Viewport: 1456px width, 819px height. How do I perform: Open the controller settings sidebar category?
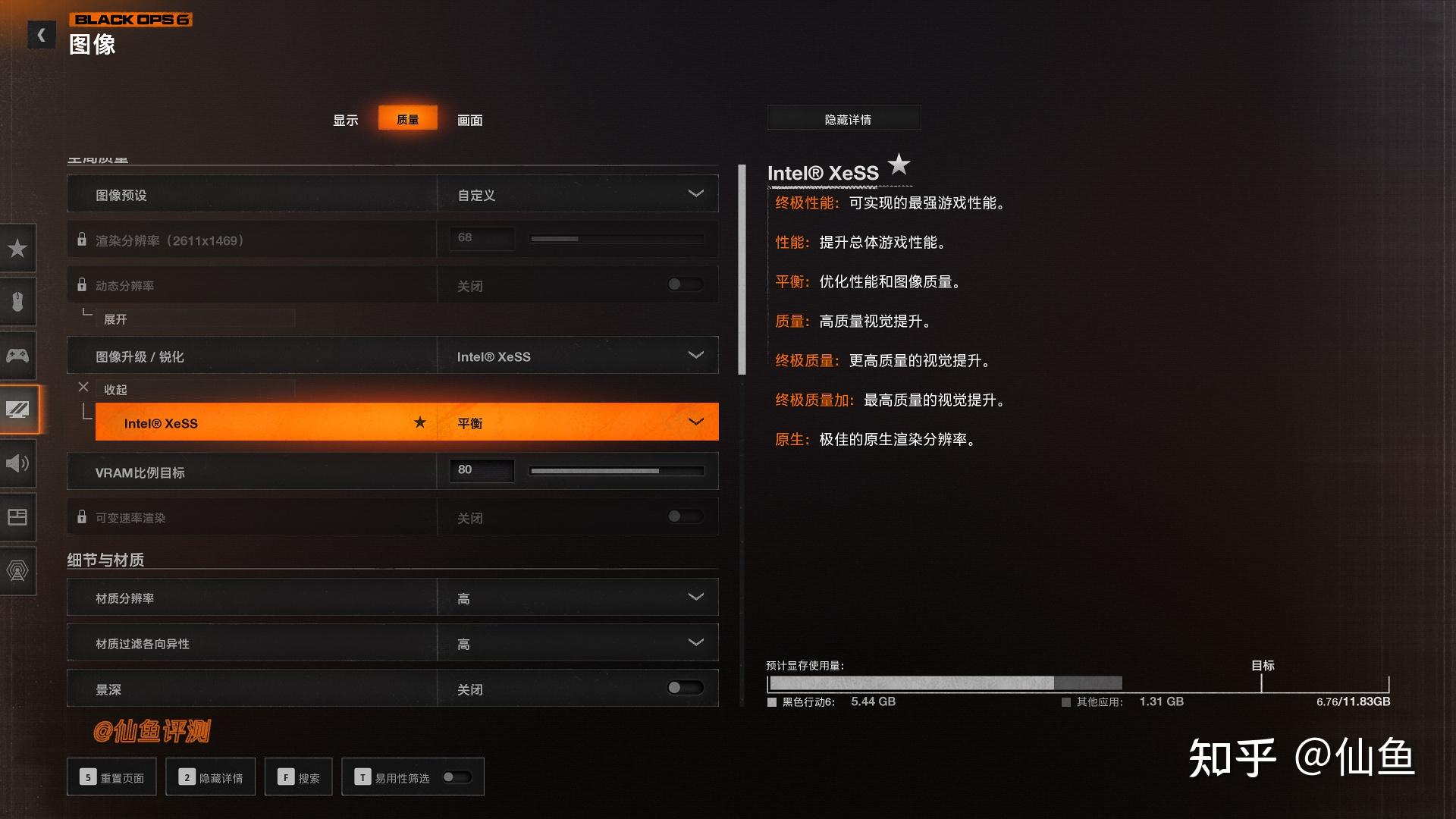[17, 355]
